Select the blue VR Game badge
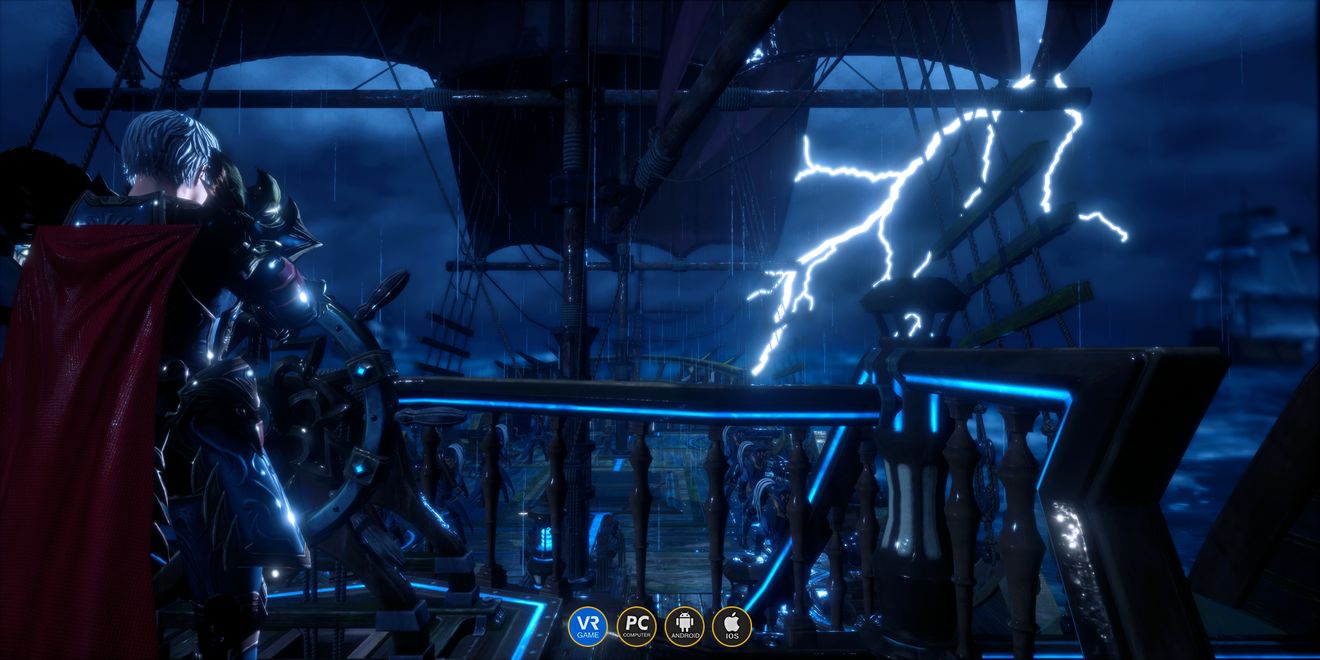 click(588, 626)
